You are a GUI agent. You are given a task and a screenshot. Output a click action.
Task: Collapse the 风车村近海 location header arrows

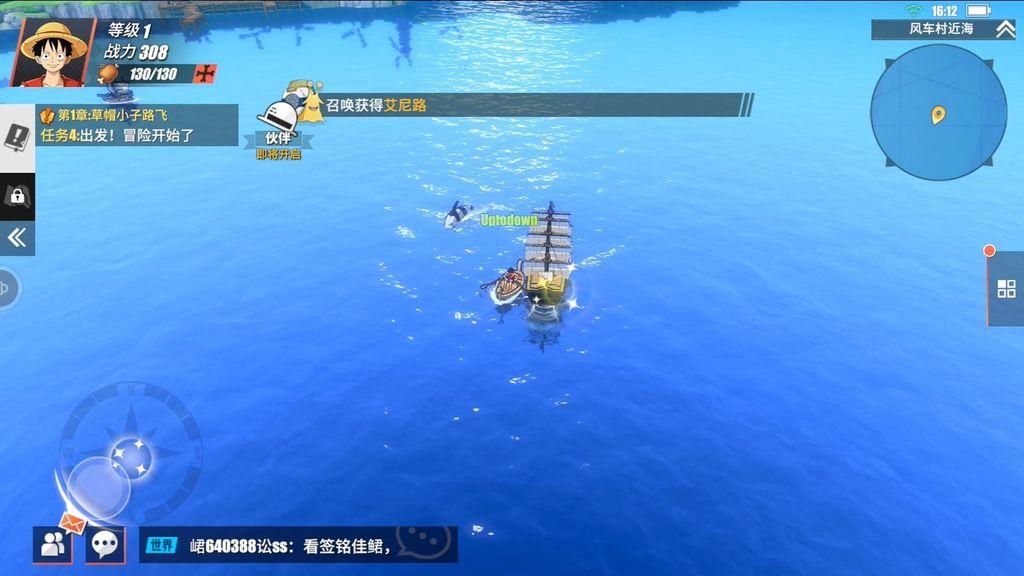(x=1004, y=29)
